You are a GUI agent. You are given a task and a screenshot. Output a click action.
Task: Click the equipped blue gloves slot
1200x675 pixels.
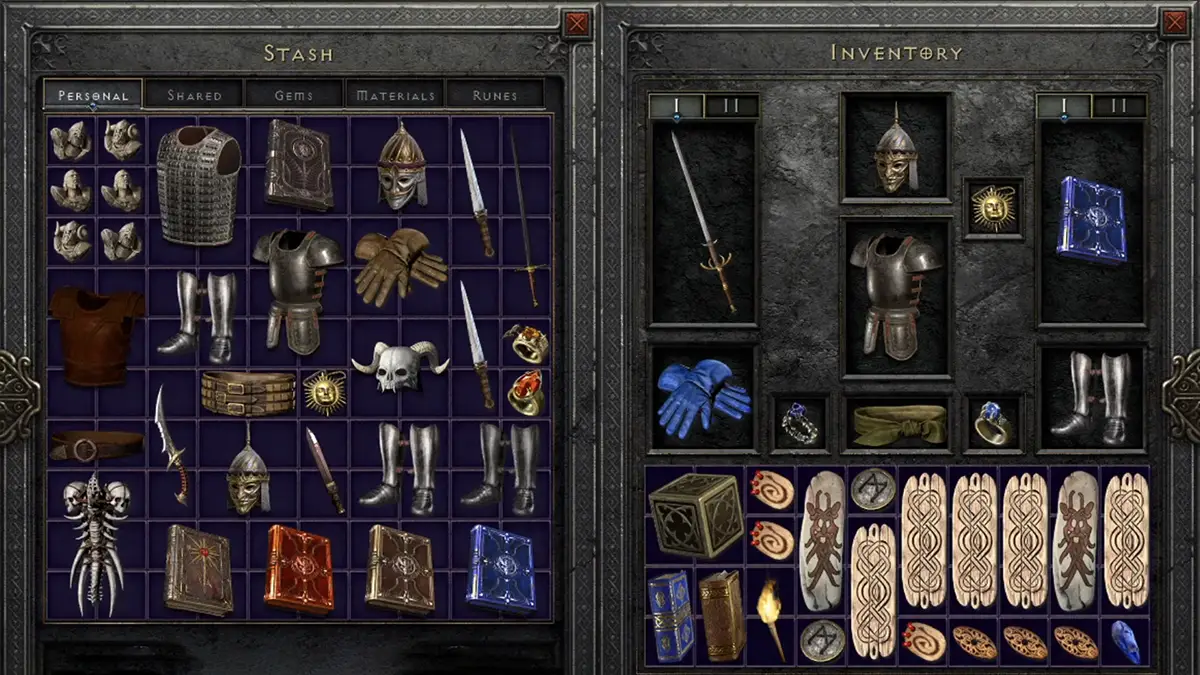pyautogui.click(x=702, y=397)
